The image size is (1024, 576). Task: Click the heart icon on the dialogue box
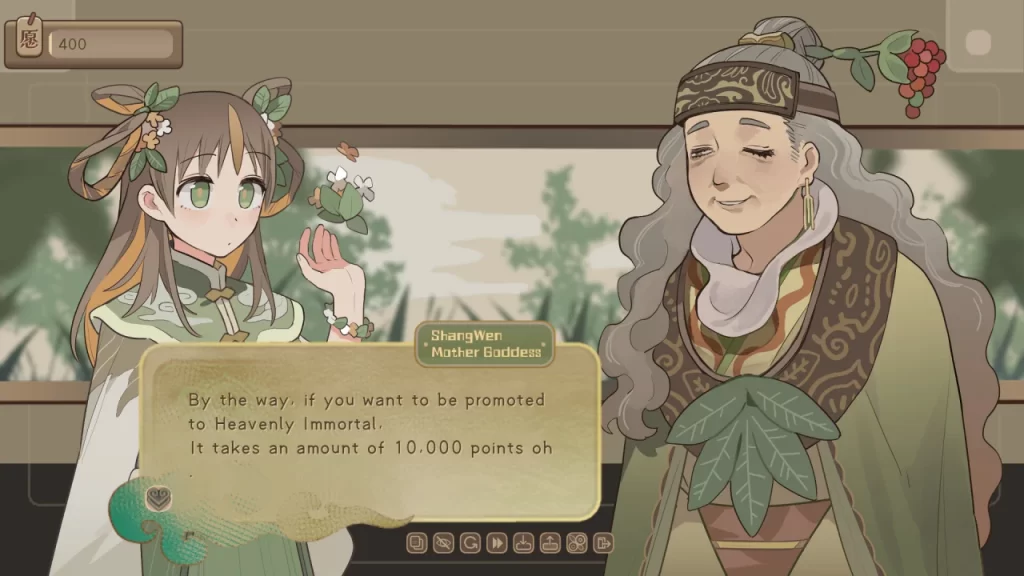tap(158, 498)
